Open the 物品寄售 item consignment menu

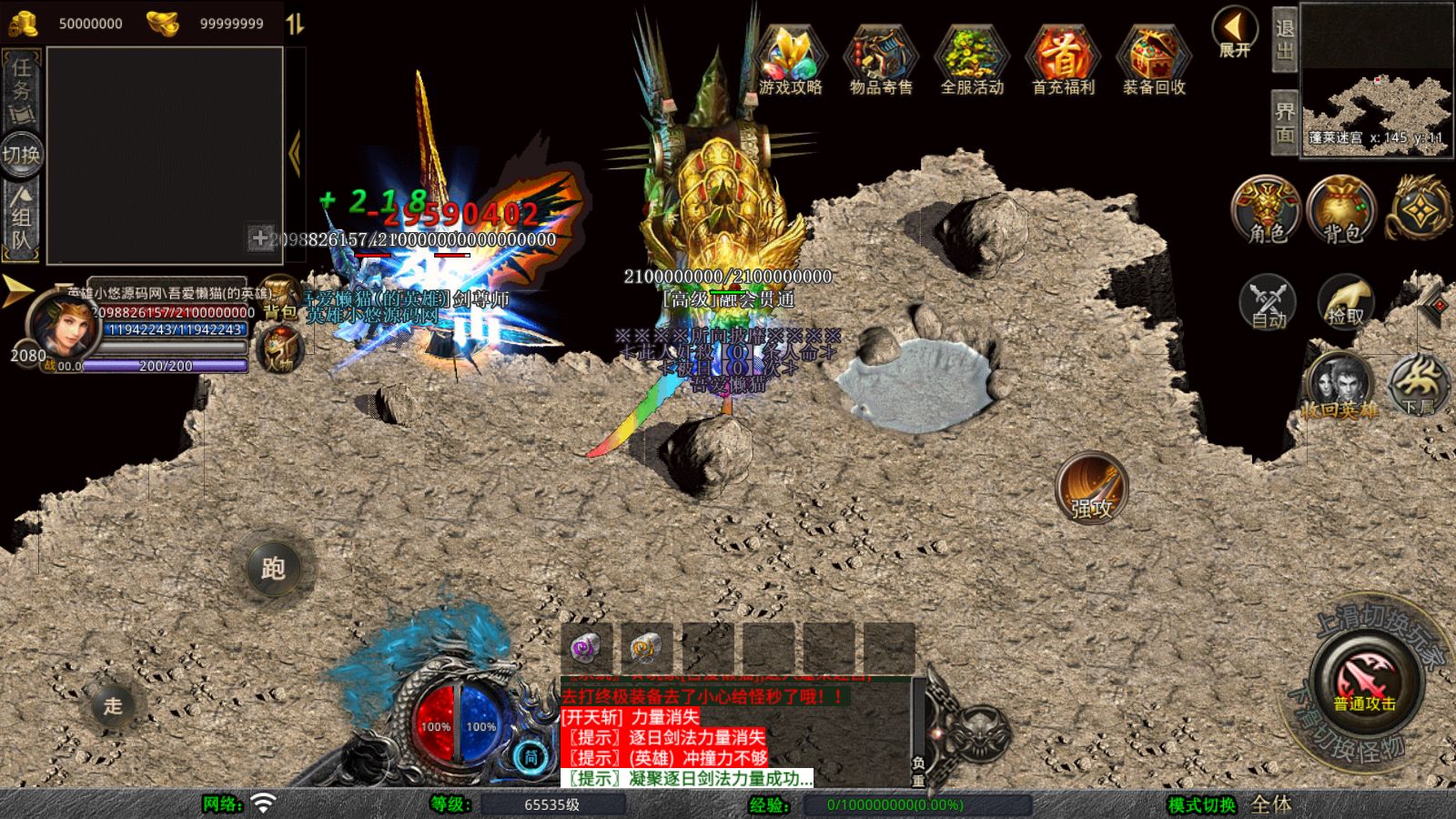click(x=880, y=61)
